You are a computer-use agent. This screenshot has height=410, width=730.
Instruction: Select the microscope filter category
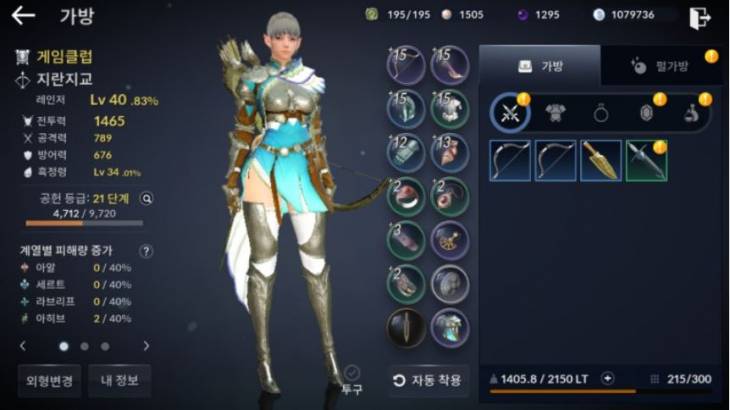tap(691, 113)
